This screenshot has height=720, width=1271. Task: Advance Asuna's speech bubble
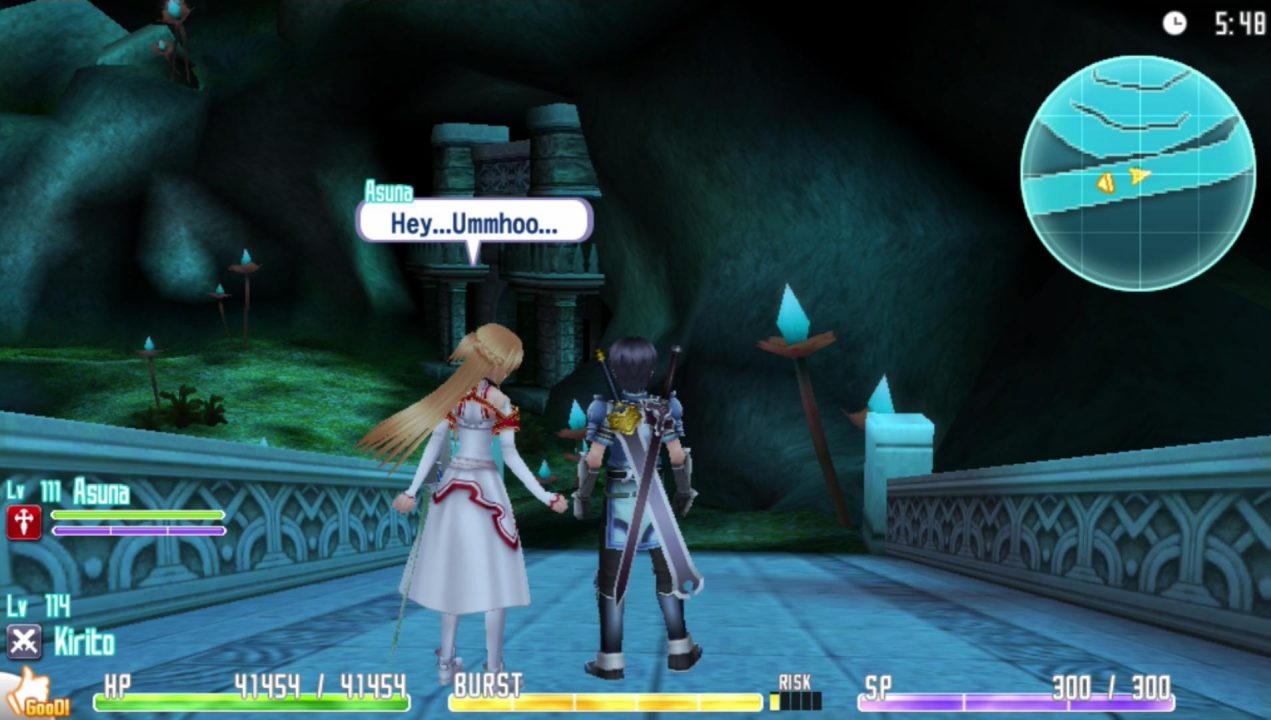pyautogui.click(x=474, y=222)
